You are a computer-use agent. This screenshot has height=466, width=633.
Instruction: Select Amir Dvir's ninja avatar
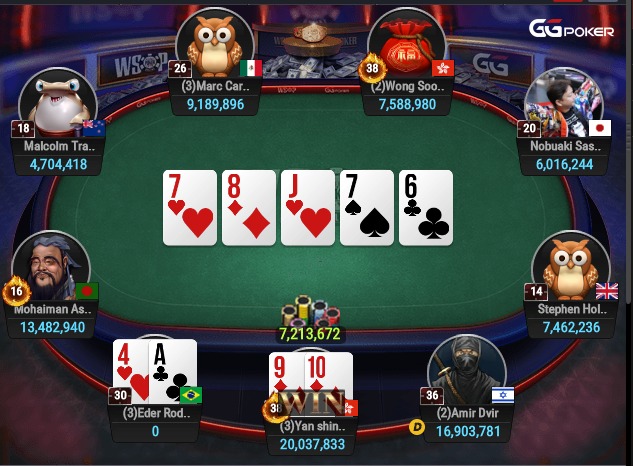click(465, 369)
